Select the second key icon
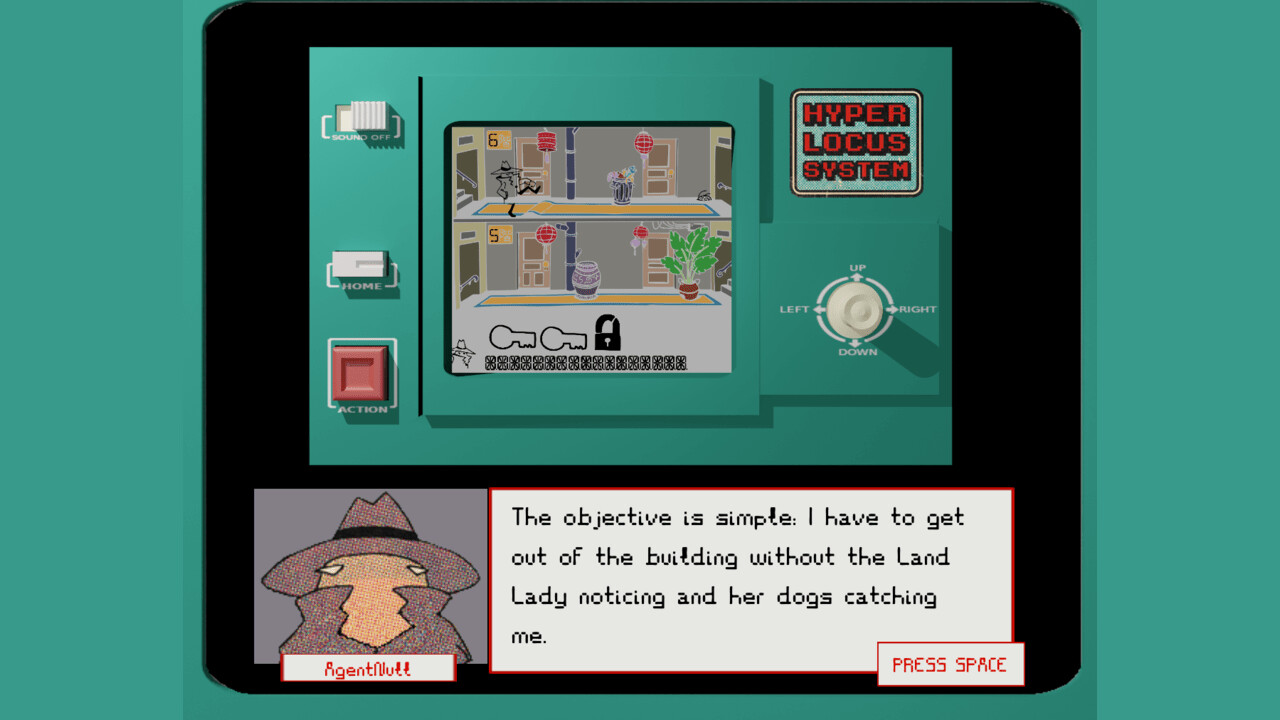Image resolution: width=1280 pixels, height=720 pixels. pos(563,337)
